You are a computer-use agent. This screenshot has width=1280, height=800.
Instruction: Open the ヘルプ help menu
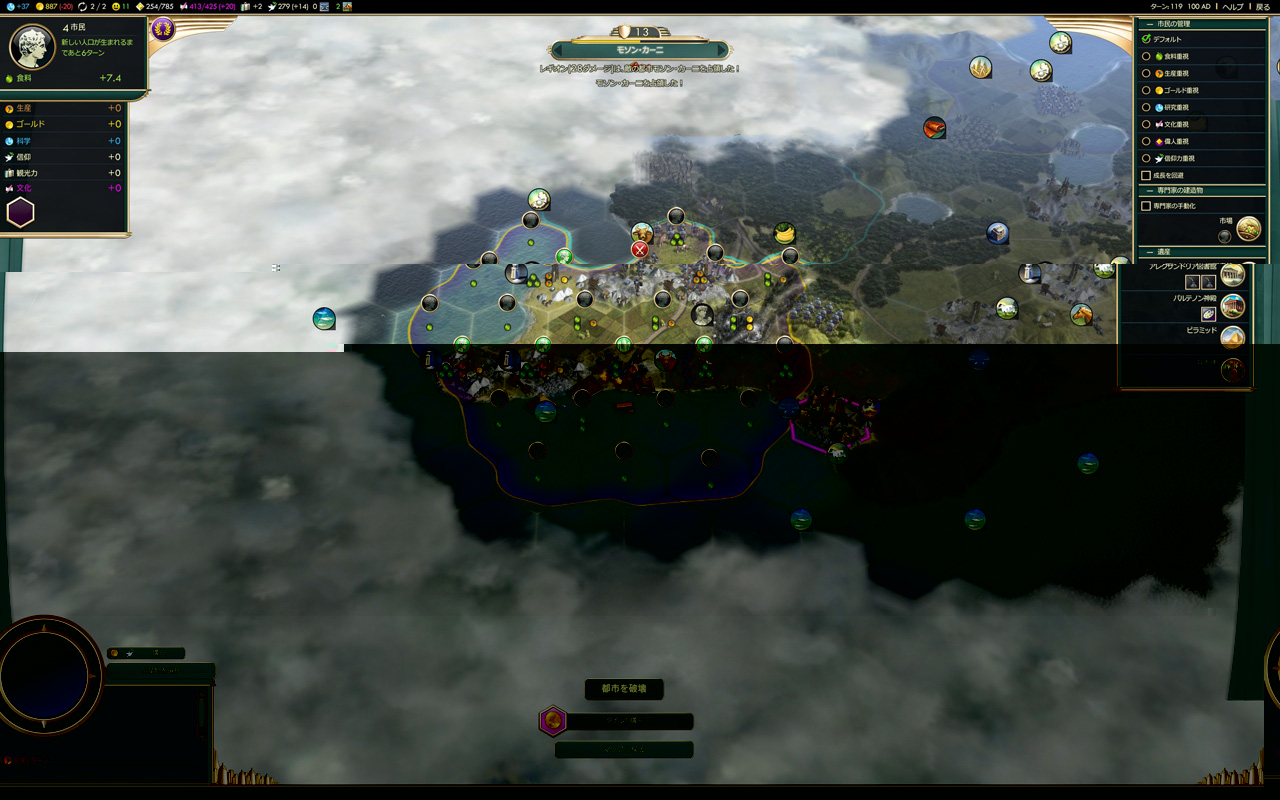(x=1233, y=7)
